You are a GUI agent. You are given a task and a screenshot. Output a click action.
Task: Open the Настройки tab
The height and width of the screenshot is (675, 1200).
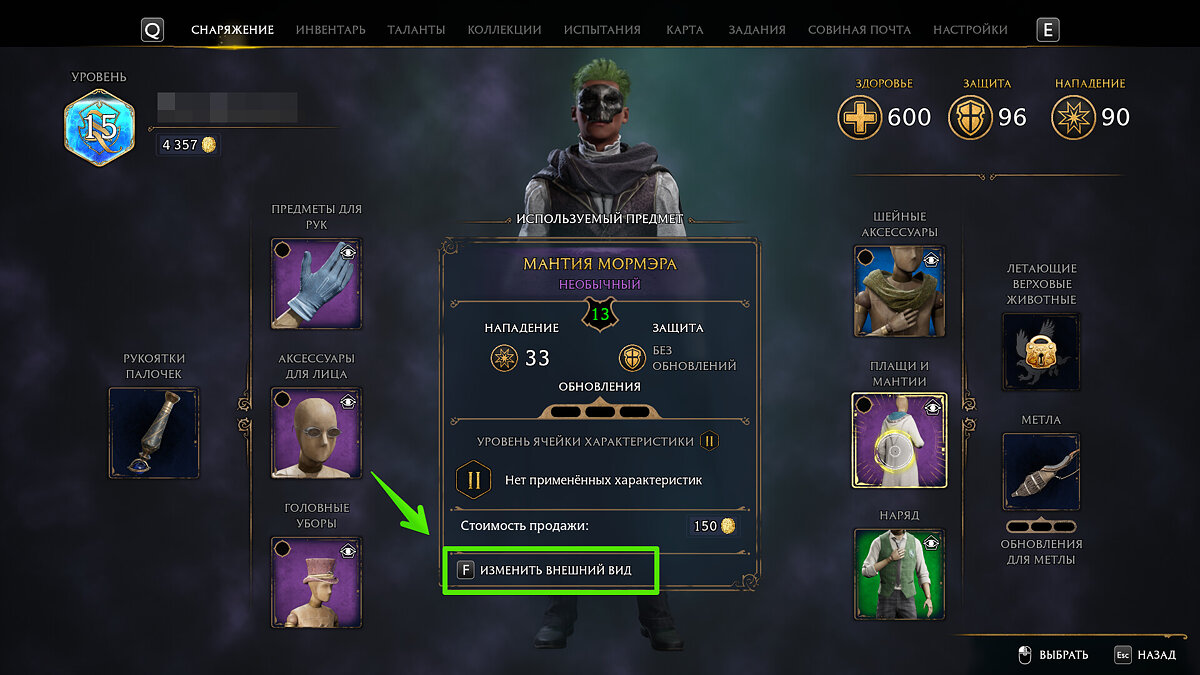click(x=970, y=30)
